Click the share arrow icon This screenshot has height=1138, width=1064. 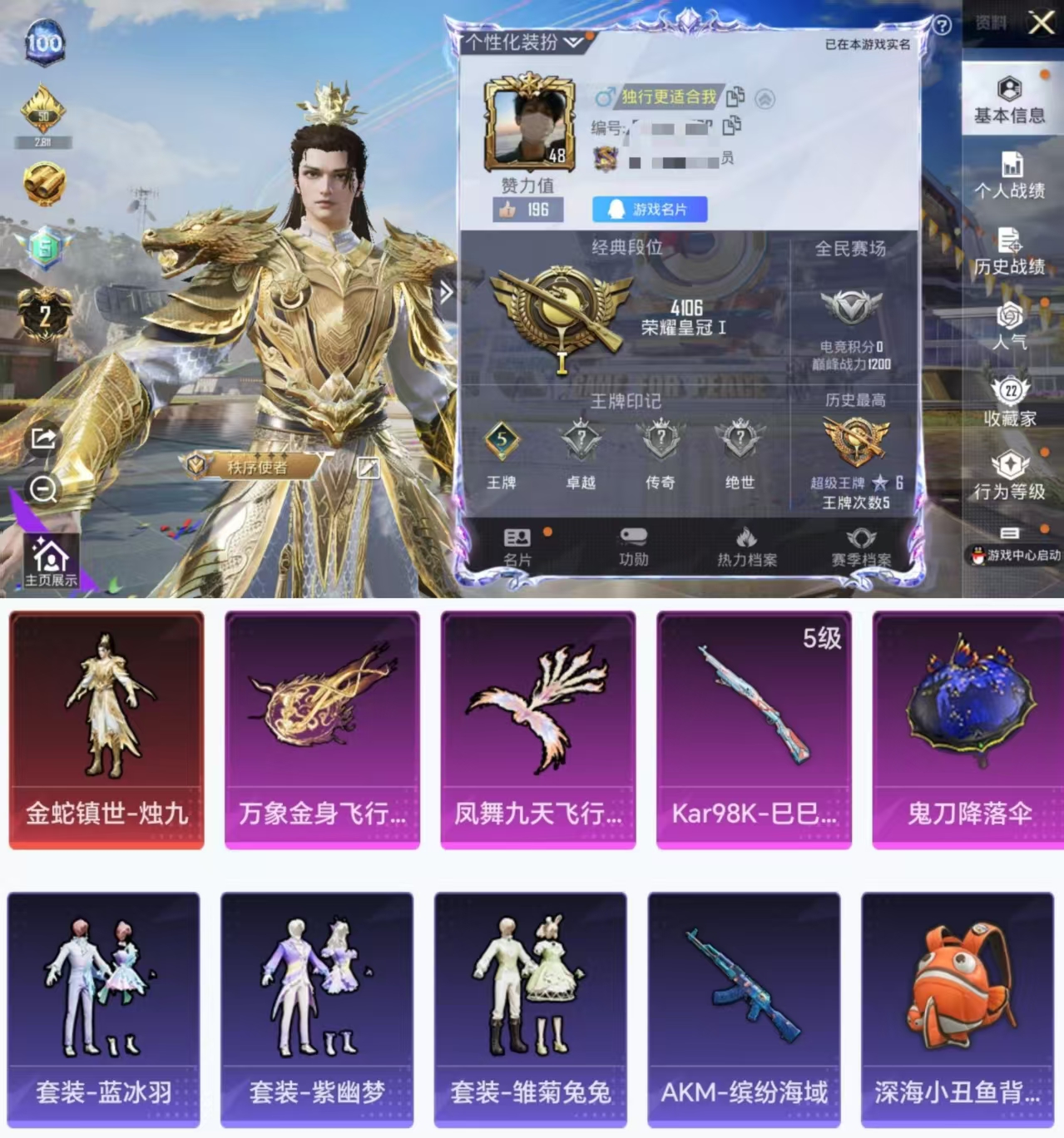tap(43, 438)
